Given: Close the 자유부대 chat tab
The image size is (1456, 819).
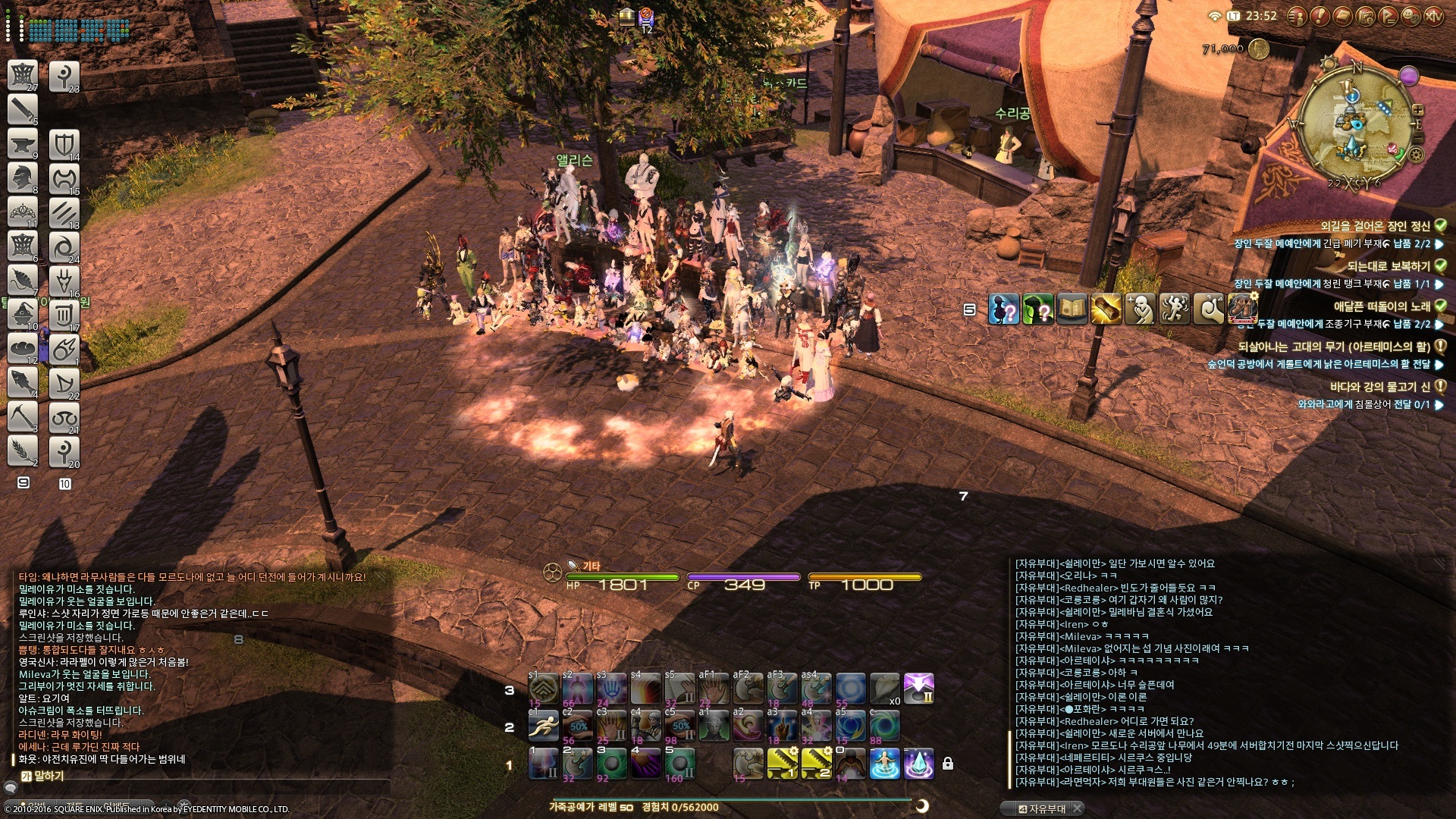Looking at the screenshot, I should click(x=1077, y=808).
